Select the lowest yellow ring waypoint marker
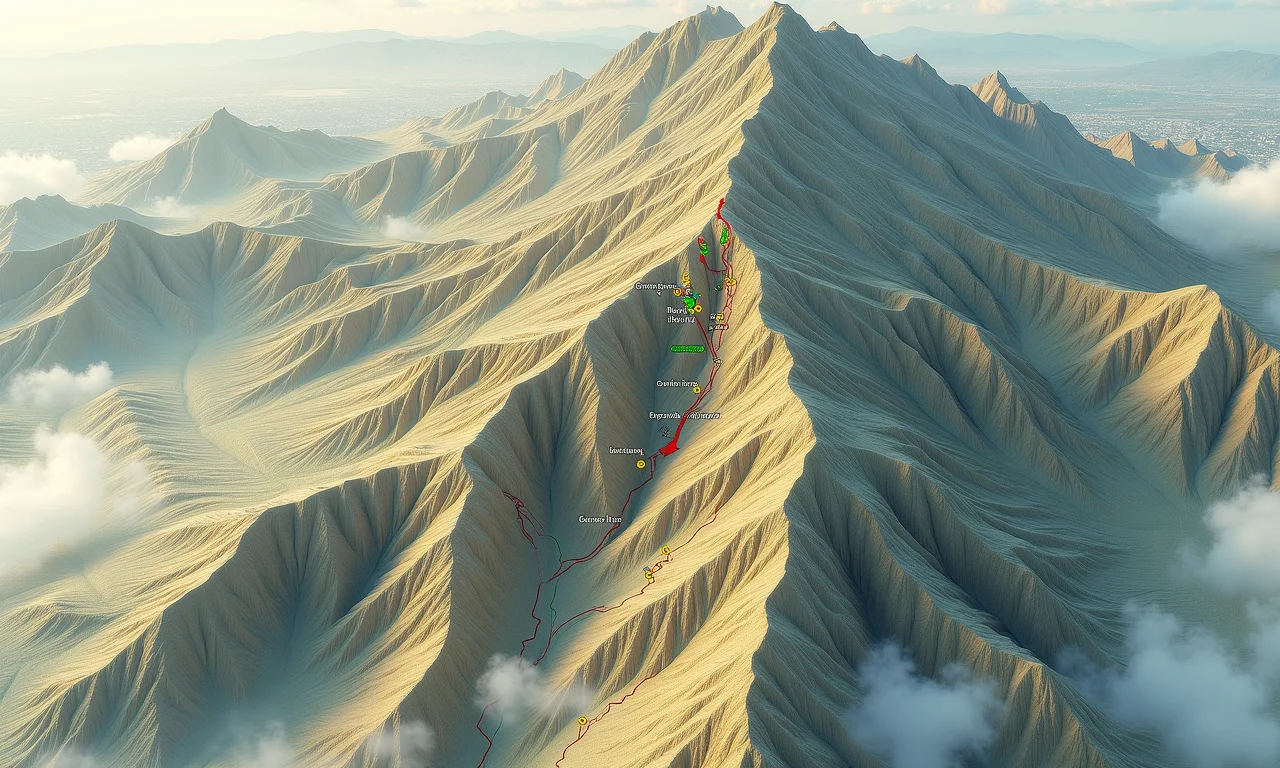The width and height of the screenshot is (1280, 768). pos(582,720)
